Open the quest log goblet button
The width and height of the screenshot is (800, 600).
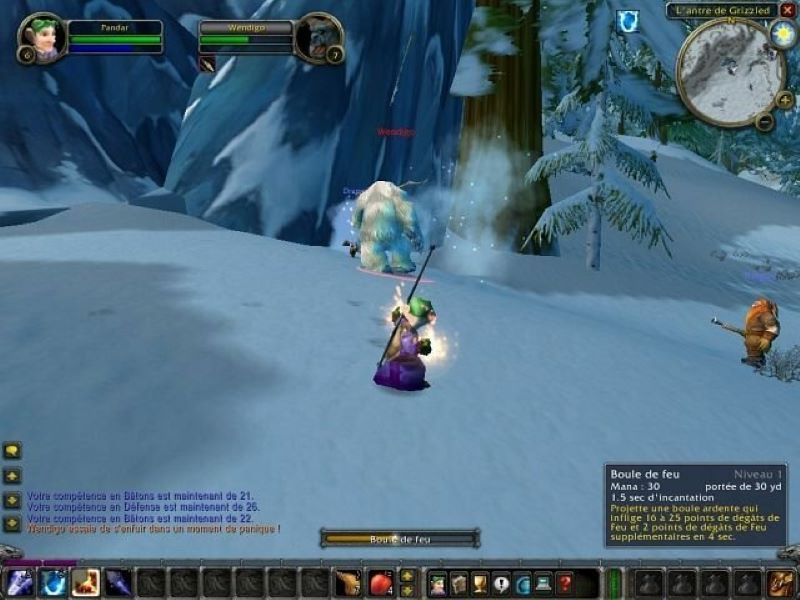pos(480,583)
